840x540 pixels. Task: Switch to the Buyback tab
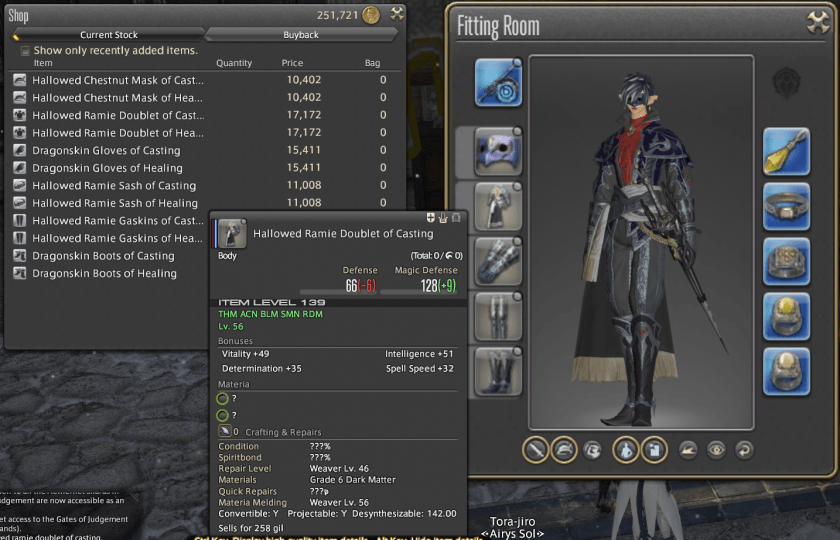tap(301, 34)
